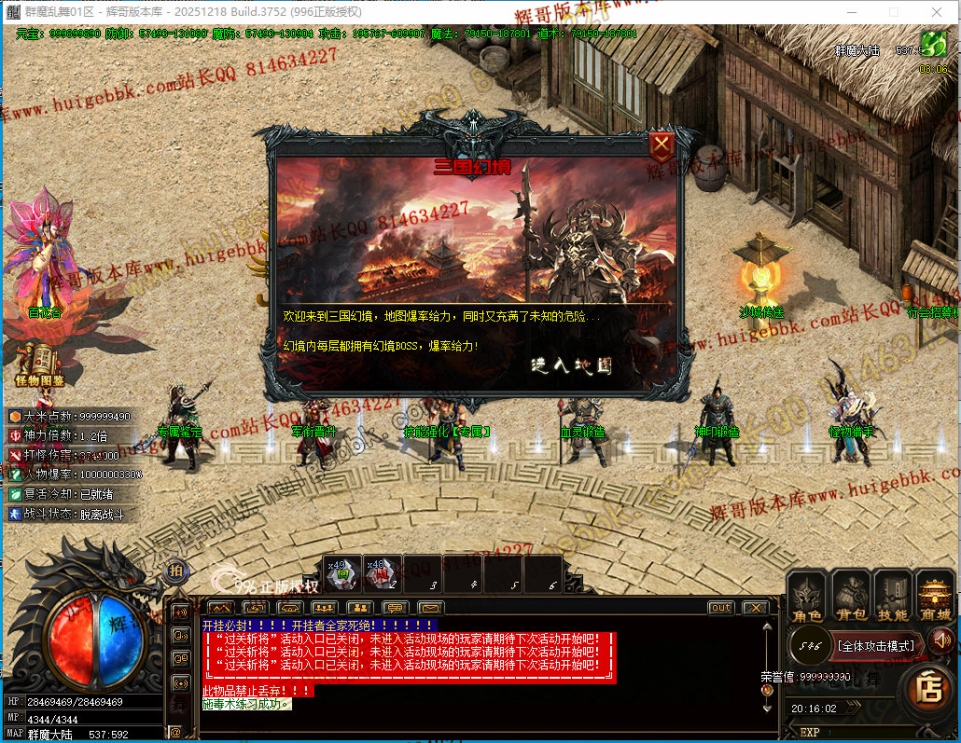Open the 技能 skills panel
The height and width of the screenshot is (743, 961).
pyautogui.click(x=893, y=597)
